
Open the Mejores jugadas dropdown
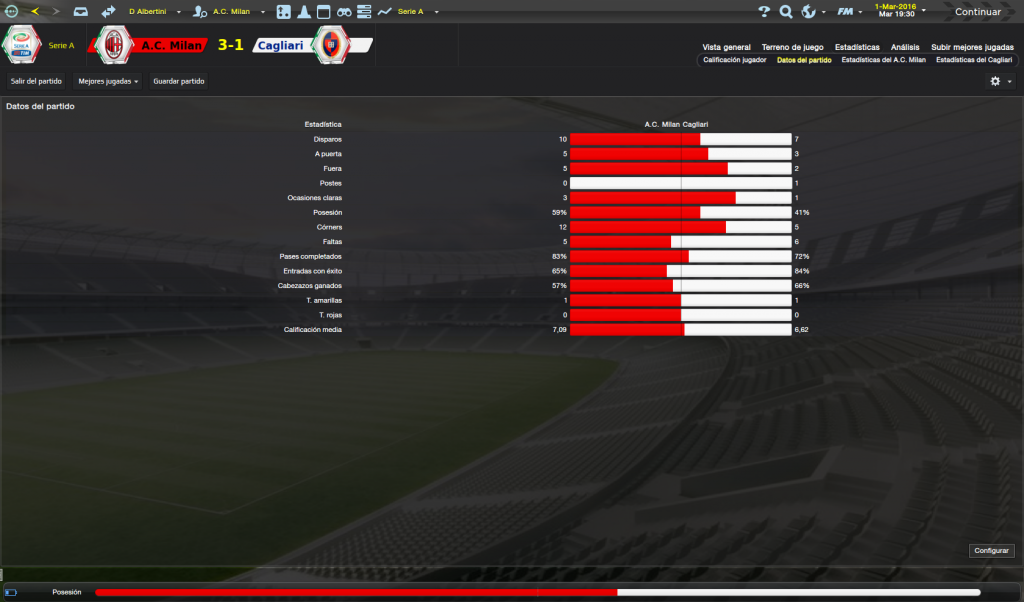pos(108,81)
